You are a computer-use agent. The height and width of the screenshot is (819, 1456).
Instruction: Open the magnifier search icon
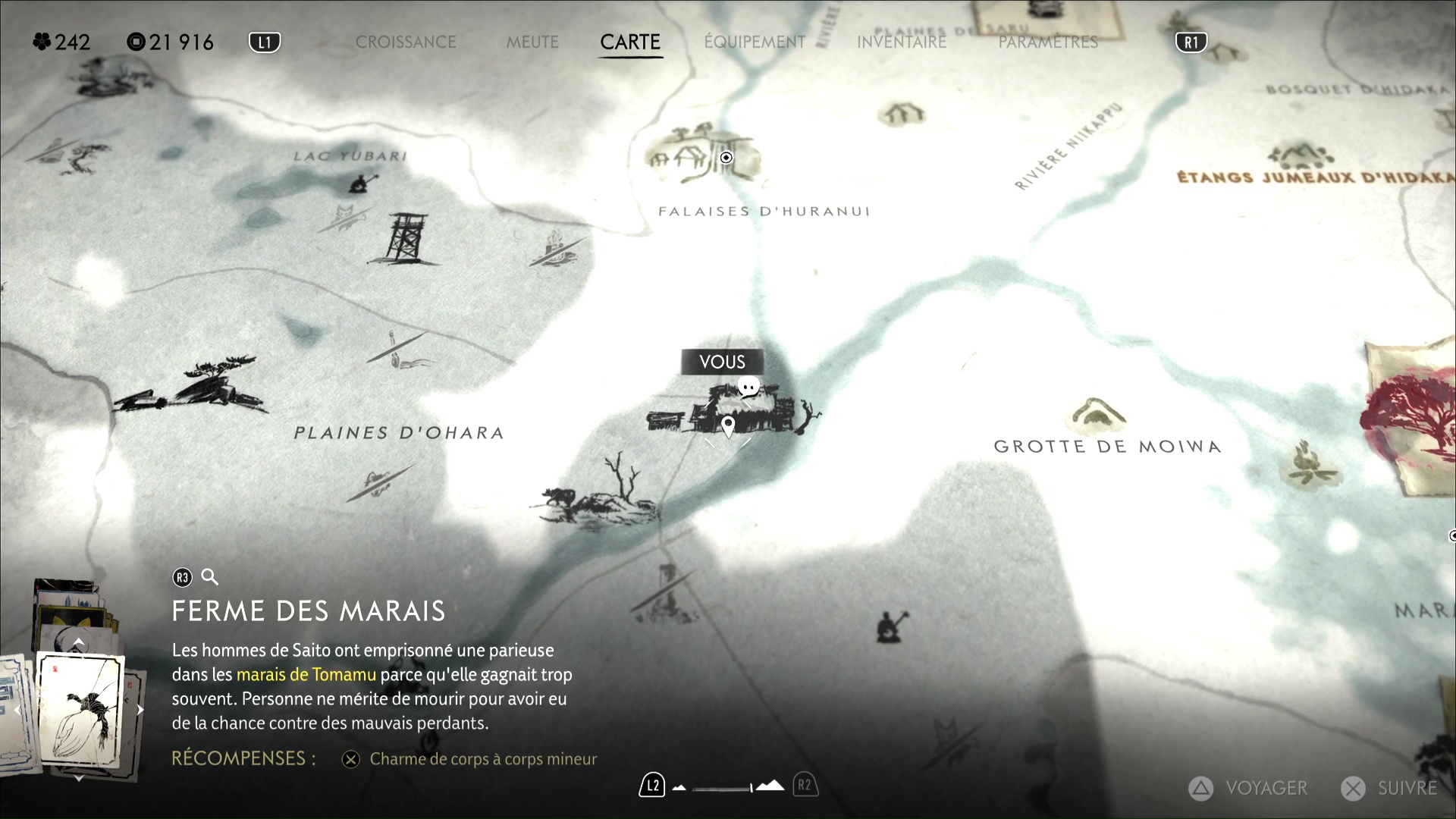click(x=210, y=578)
